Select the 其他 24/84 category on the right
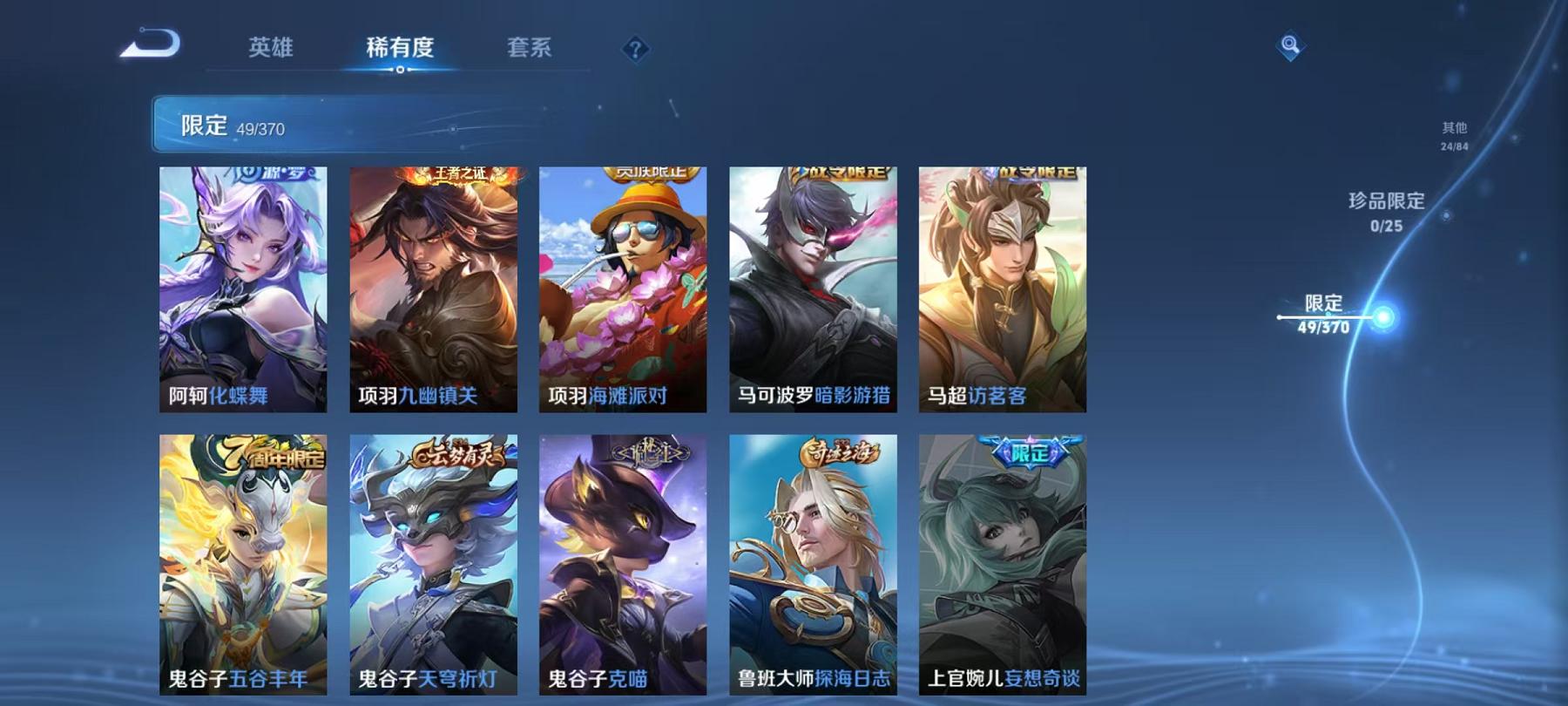 1454,136
